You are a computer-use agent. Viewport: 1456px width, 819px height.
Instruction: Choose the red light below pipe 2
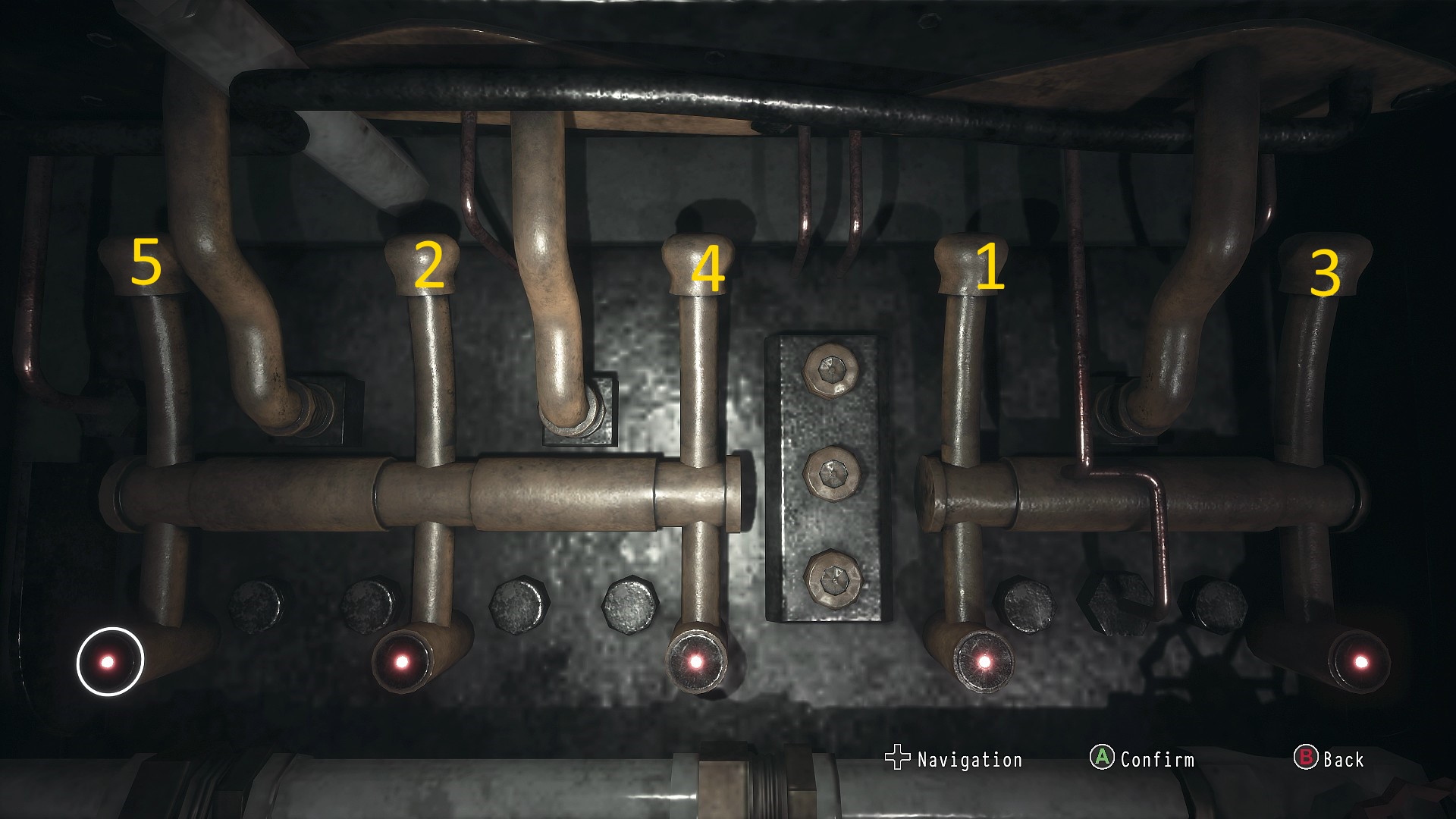click(402, 662)
